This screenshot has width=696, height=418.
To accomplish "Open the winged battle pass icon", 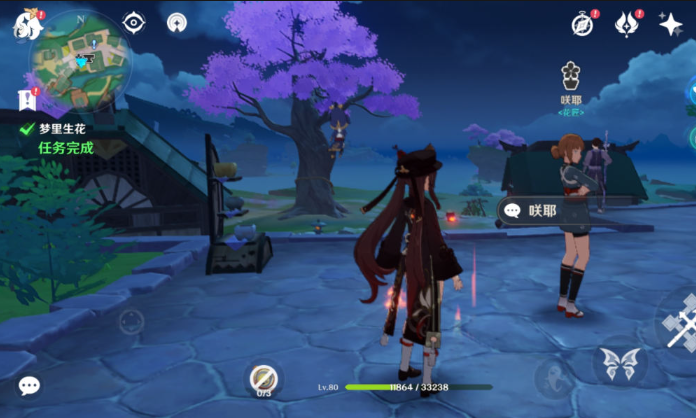I will tap(627, 24).
